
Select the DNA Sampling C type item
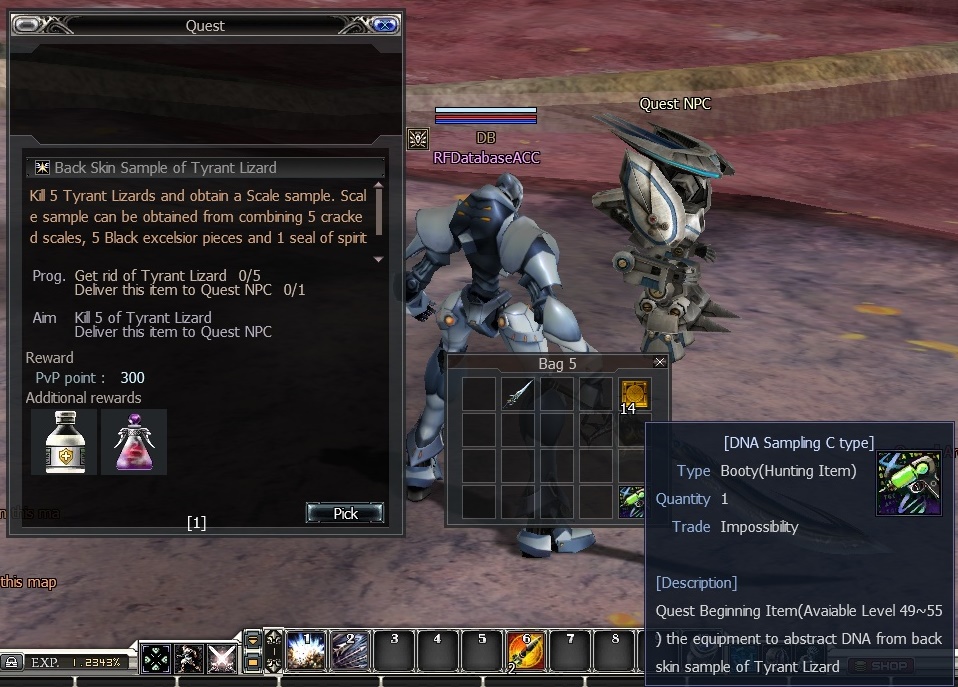tap(632, 500)
